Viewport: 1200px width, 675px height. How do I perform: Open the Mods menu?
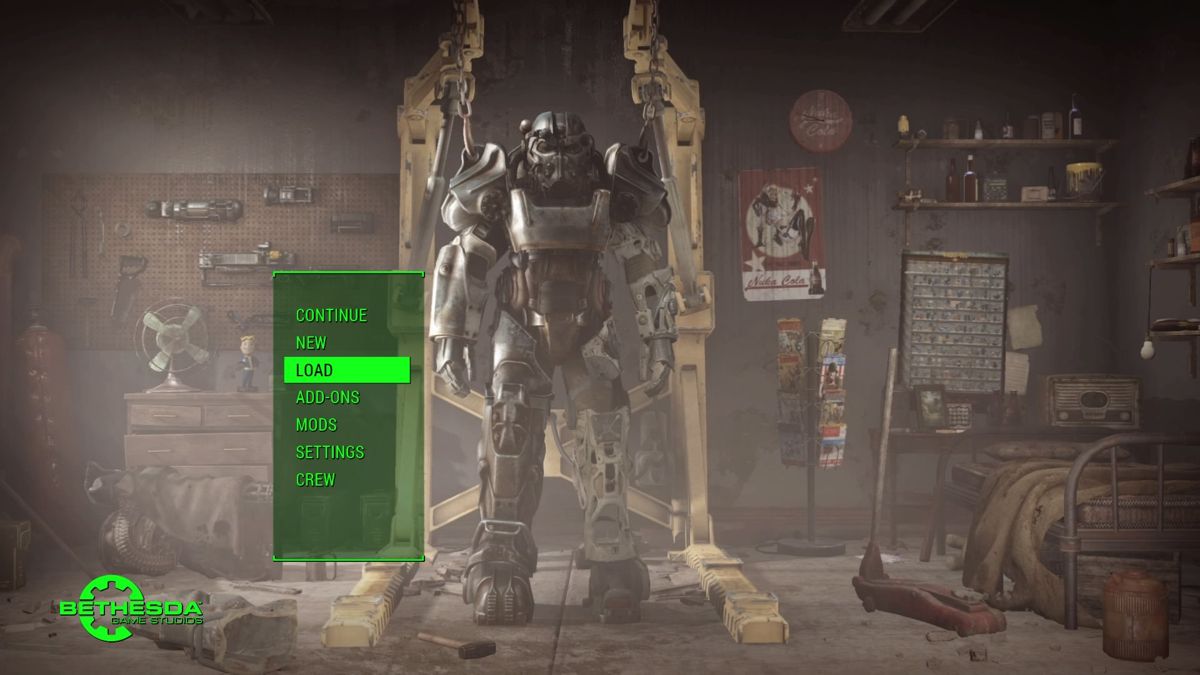pyautogui.click(x=316, y=425)
